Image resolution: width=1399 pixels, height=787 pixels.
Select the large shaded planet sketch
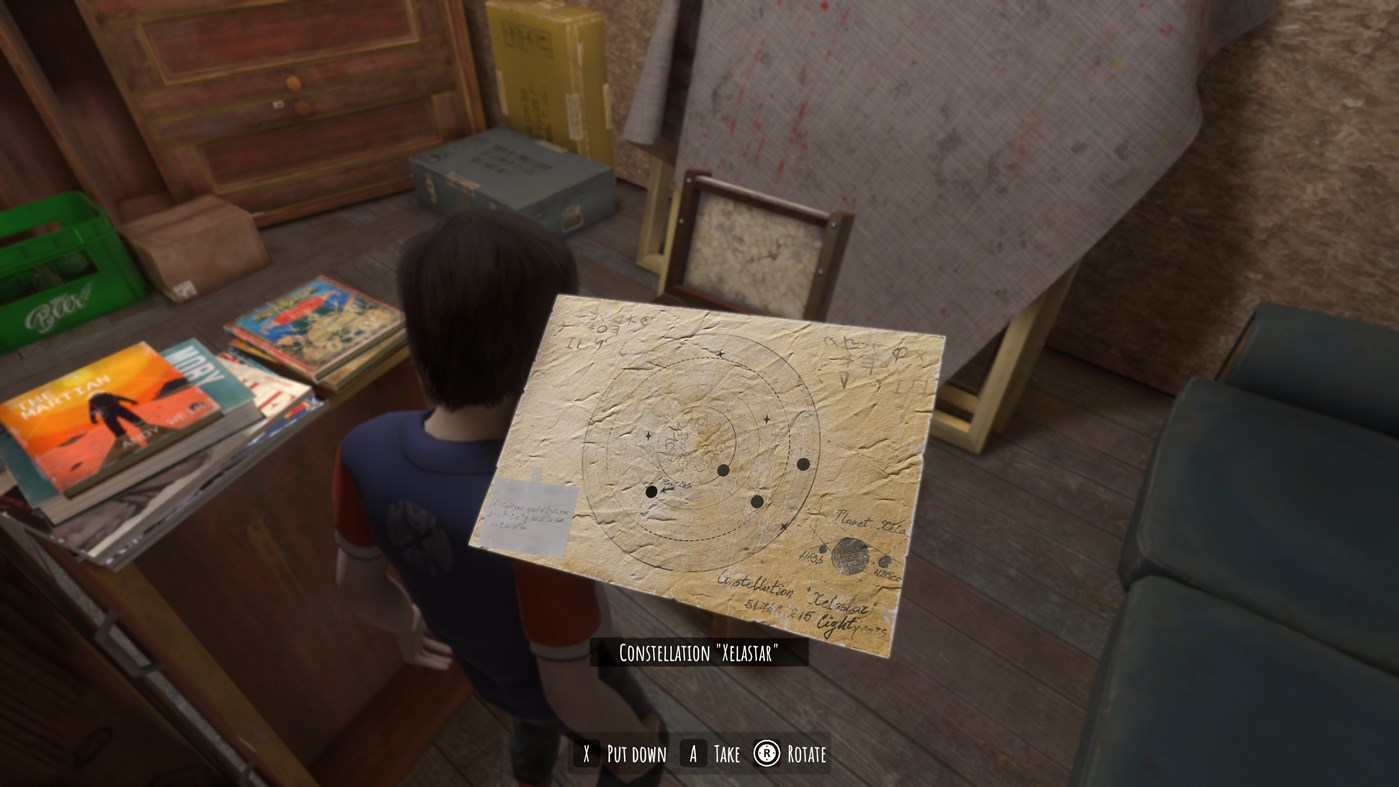point(850,556)
